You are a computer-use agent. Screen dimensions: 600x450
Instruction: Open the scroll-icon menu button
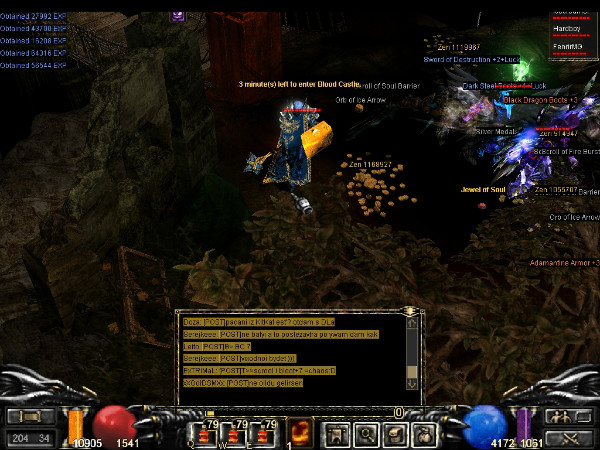click(x=394, y=433)
